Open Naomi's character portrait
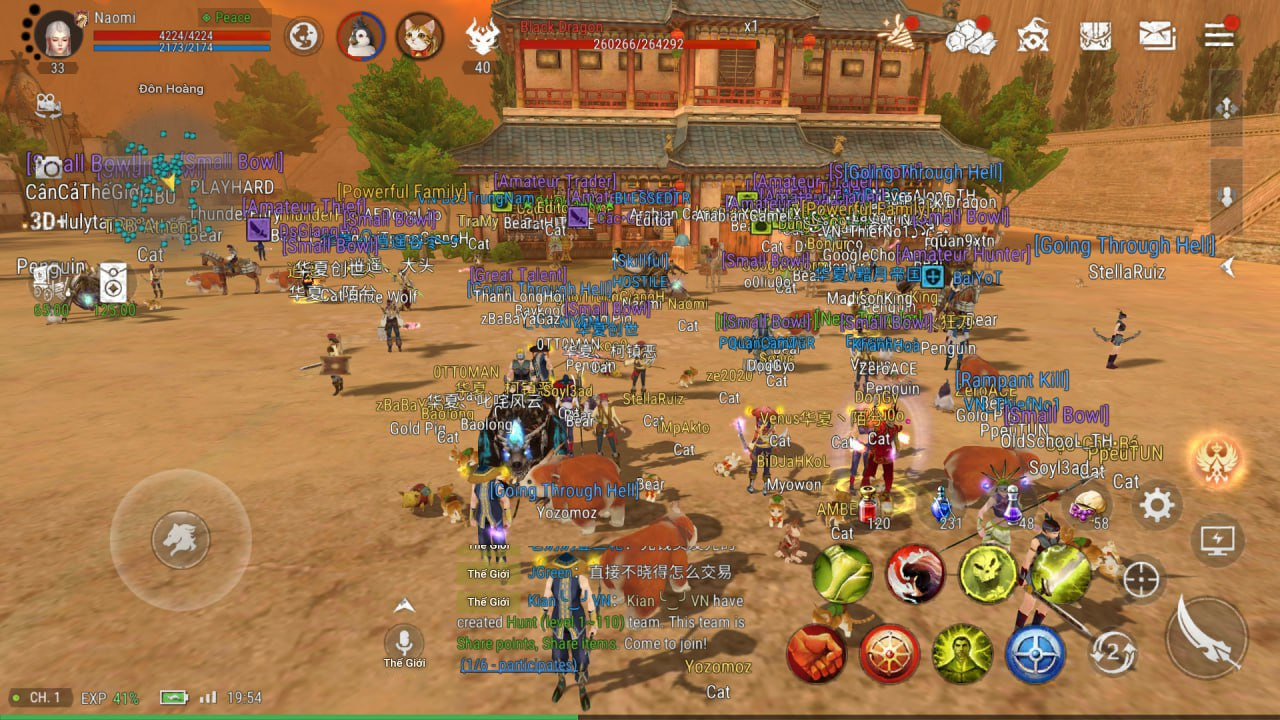The image size is (1280, 720). click(58, 35)
